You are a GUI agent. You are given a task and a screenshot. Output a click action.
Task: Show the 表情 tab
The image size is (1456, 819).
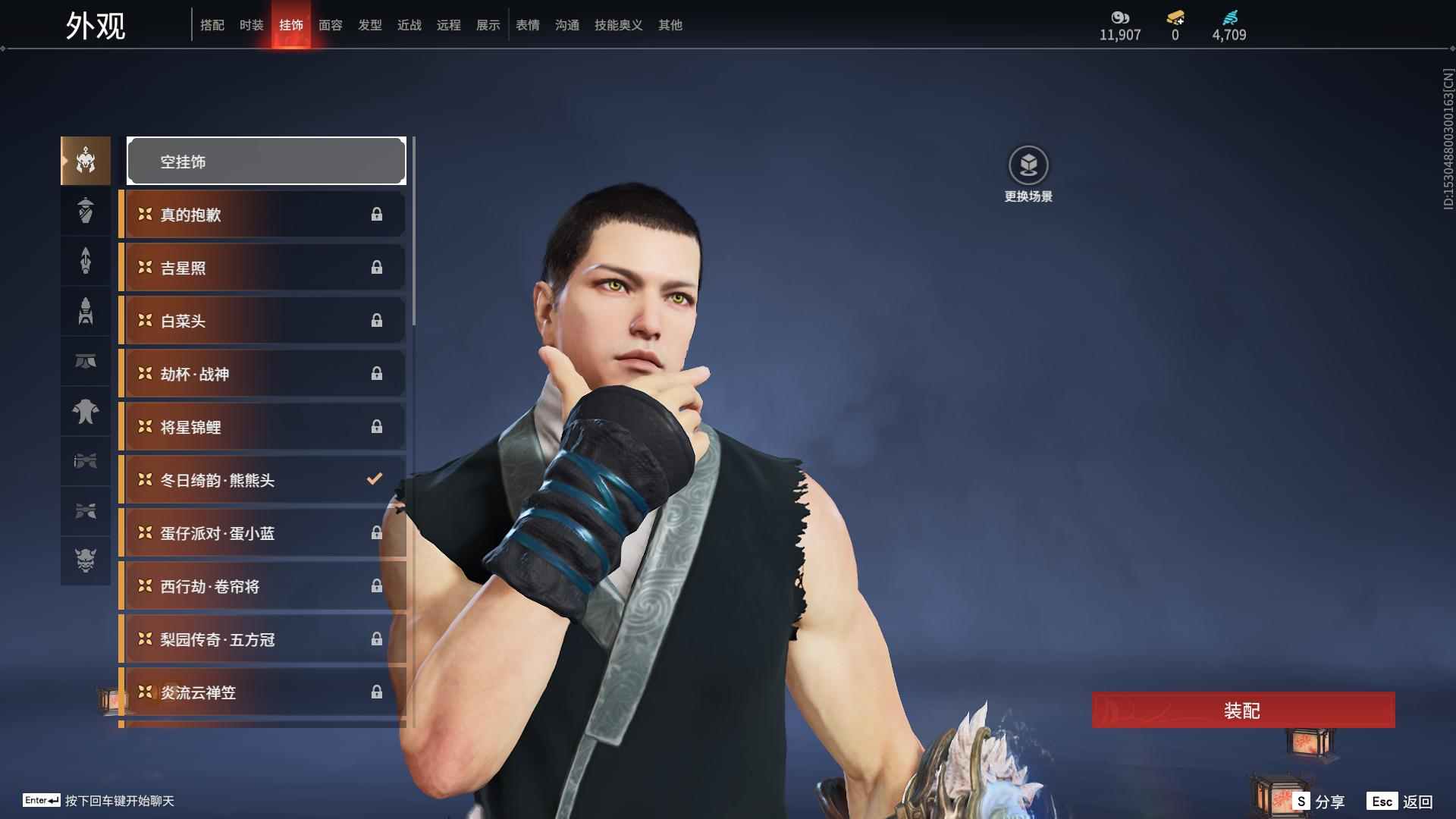[x=528, y=25]
